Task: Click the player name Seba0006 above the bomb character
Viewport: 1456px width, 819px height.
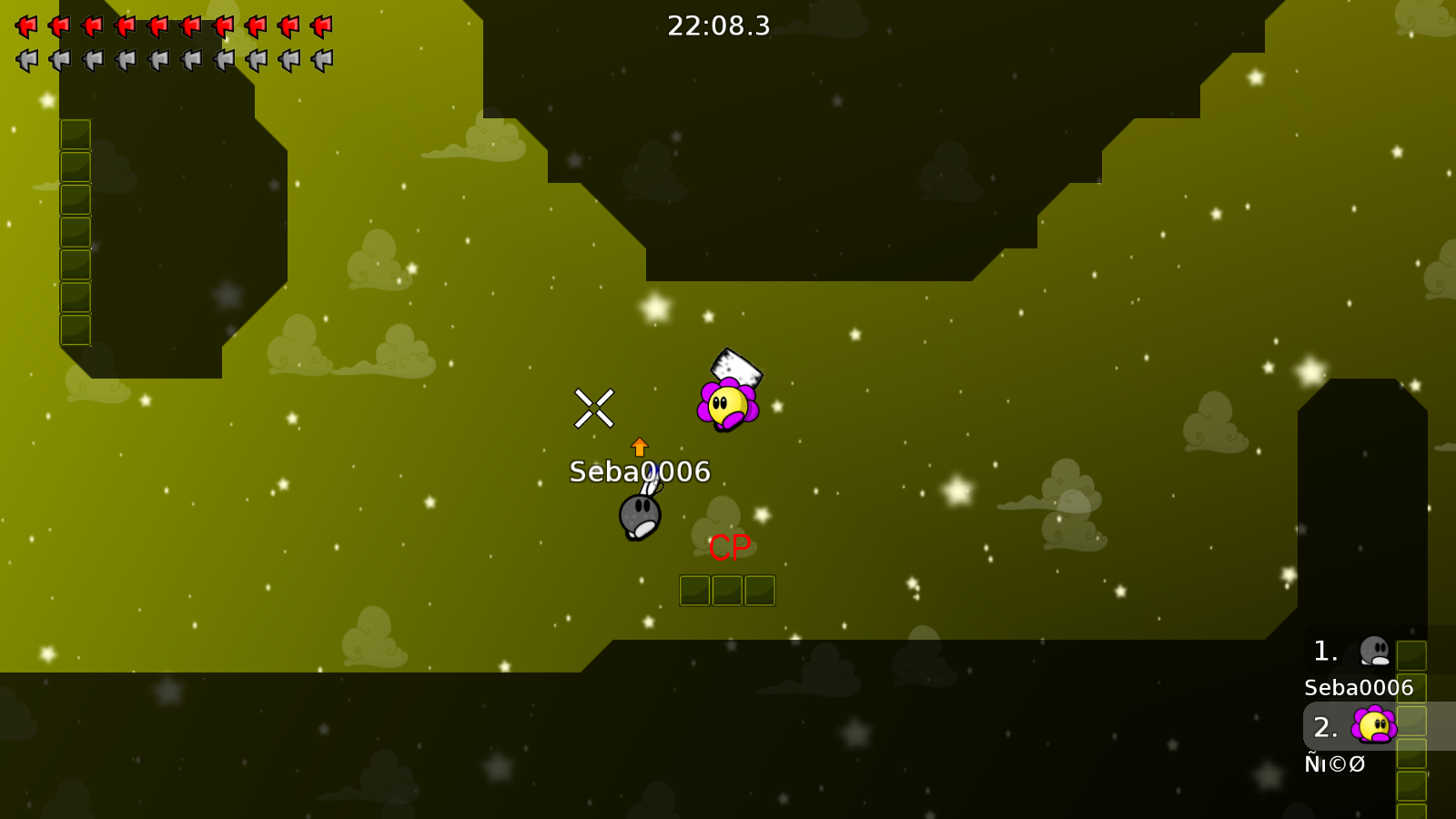Action: point(640,472)
